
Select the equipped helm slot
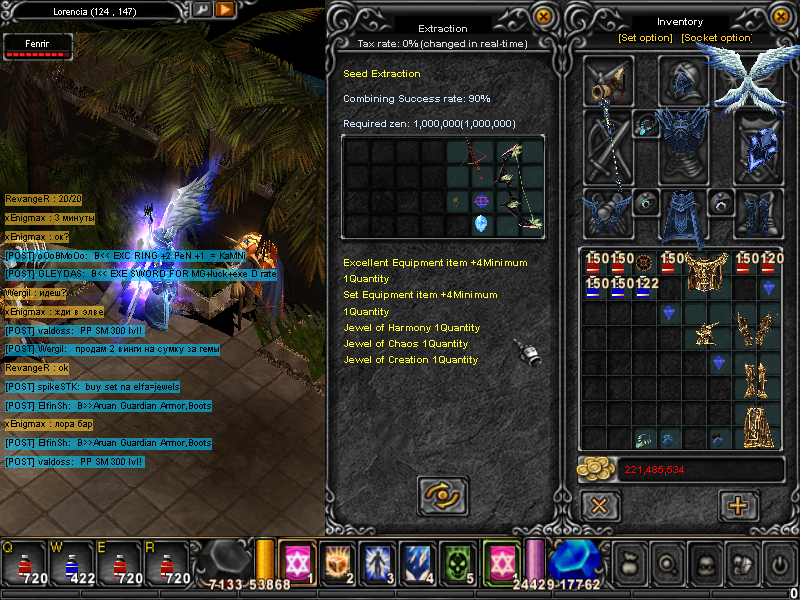tap(685, 80)
